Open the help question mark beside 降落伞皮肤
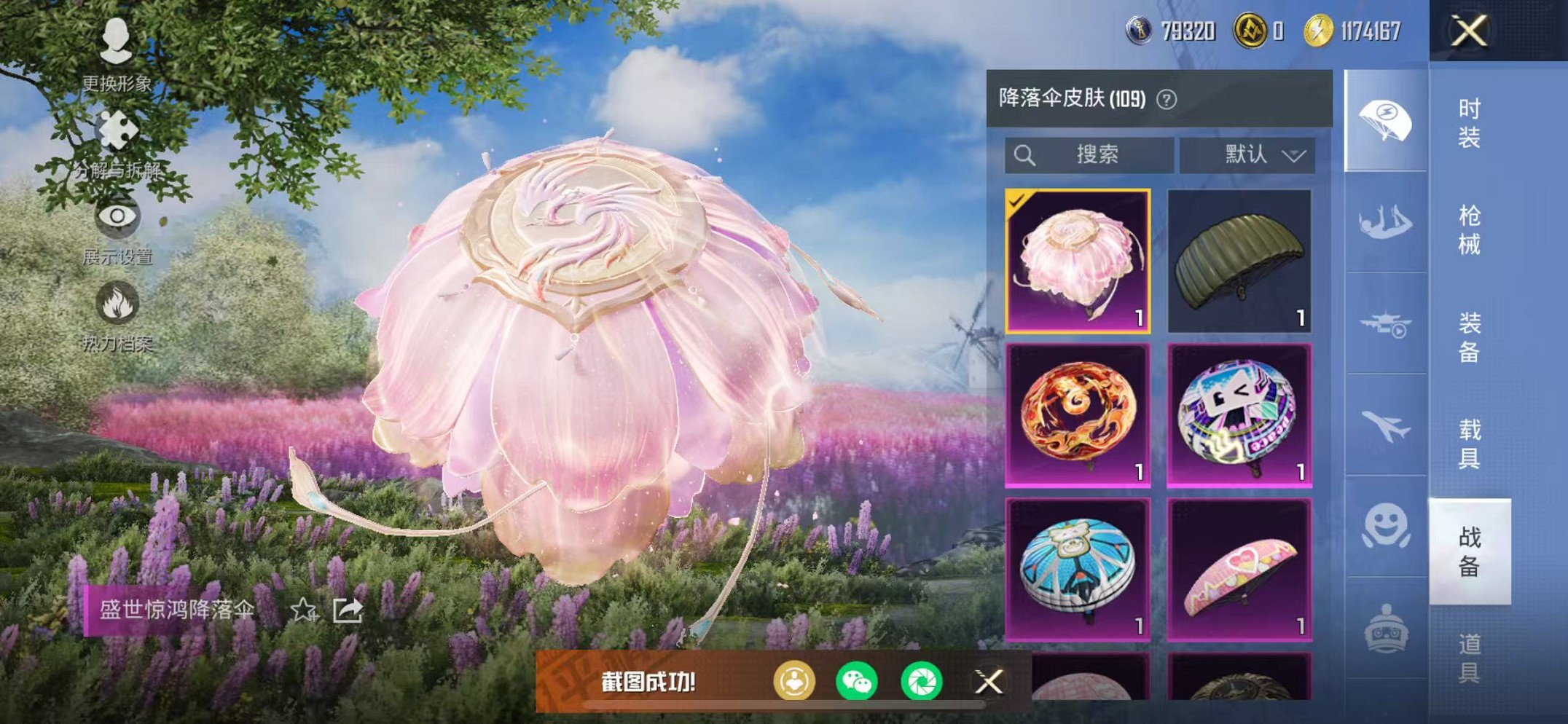The image size is (1568, 724). [1167, 98]
